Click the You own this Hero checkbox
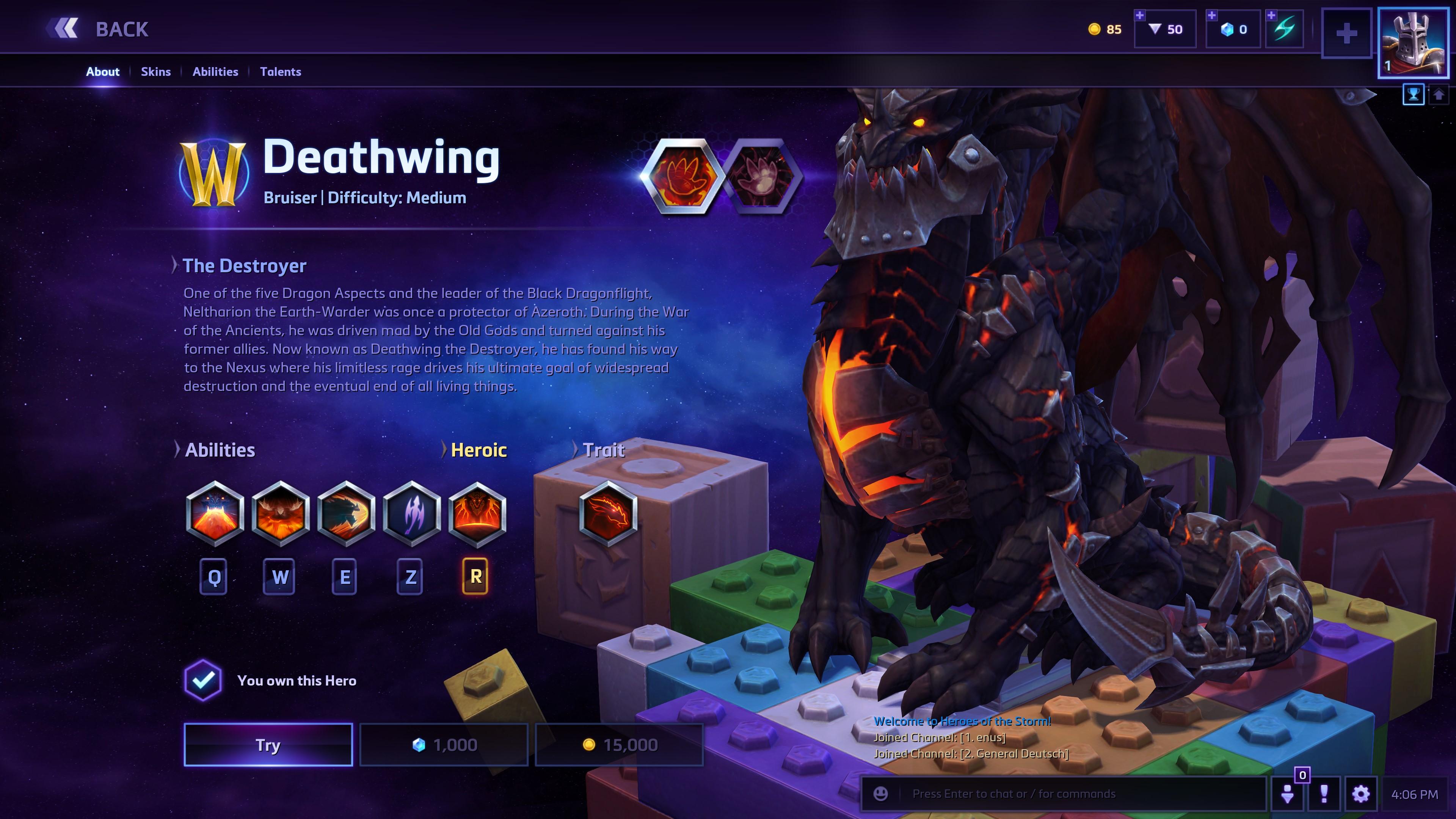1456x819 pixels. click(203, 681)
